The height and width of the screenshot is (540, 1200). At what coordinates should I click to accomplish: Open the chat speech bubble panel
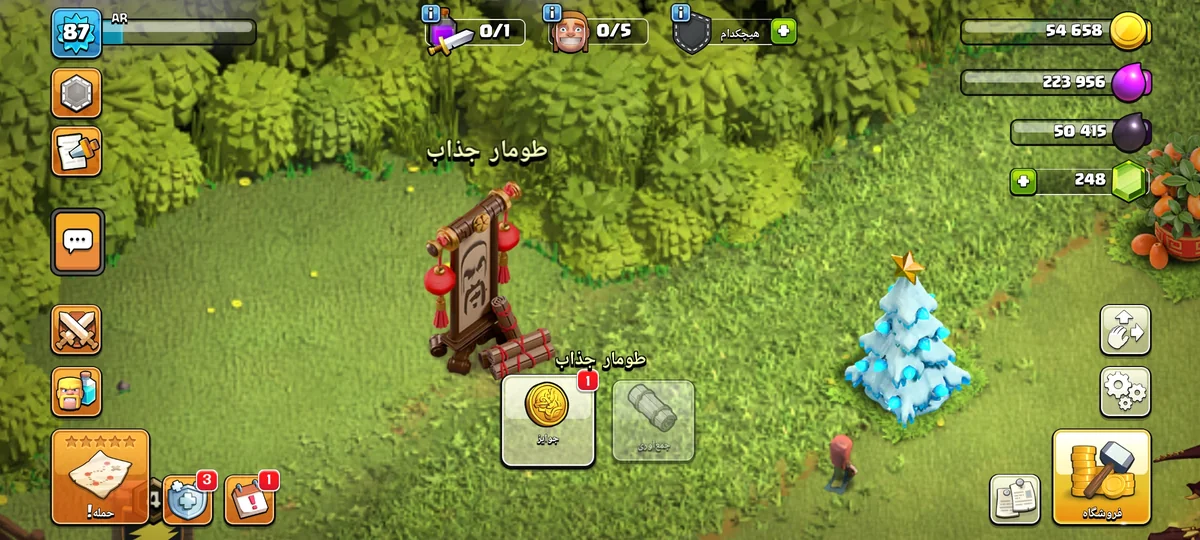(78, 241)
